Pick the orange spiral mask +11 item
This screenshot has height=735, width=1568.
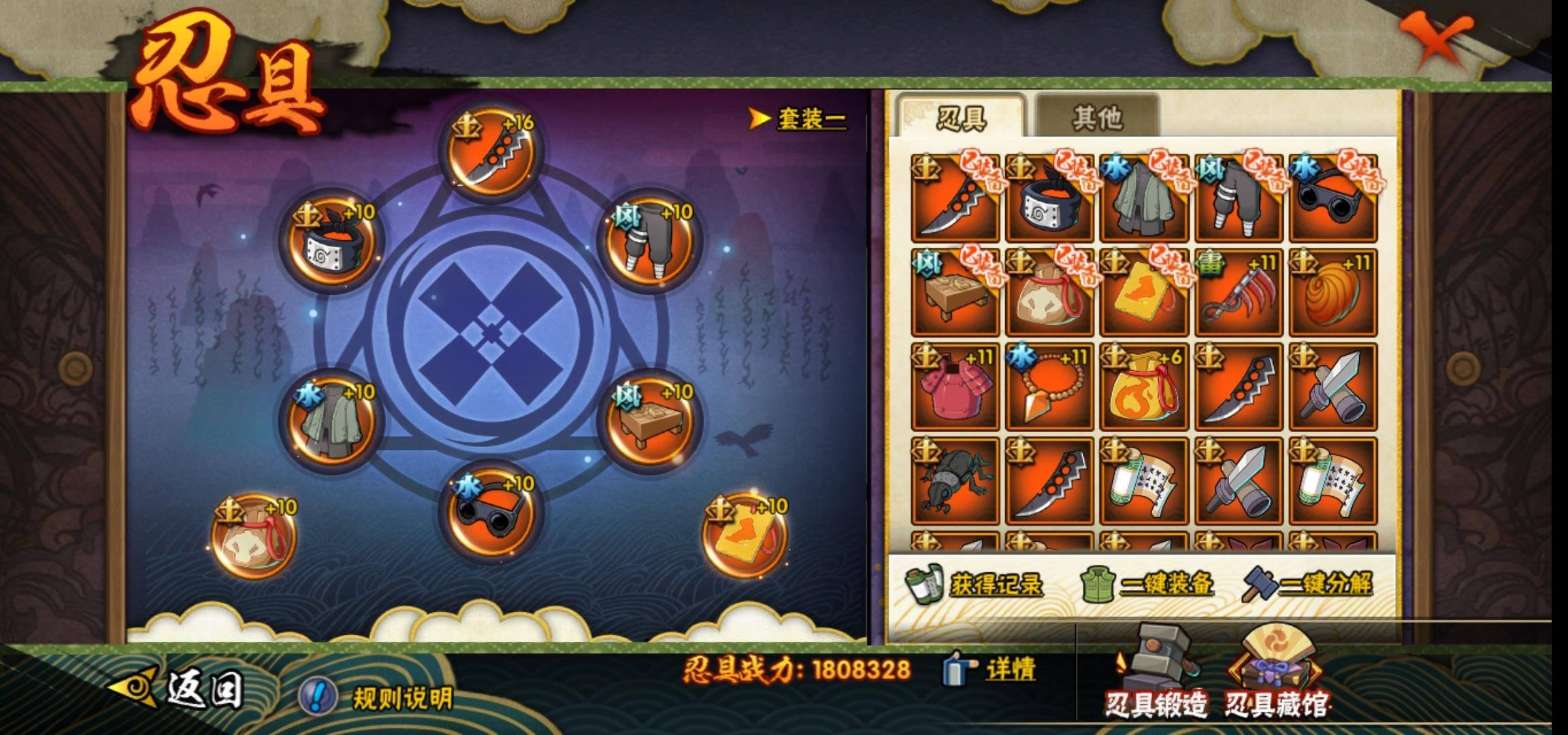pyautogui.click(x=1333, y=293)
